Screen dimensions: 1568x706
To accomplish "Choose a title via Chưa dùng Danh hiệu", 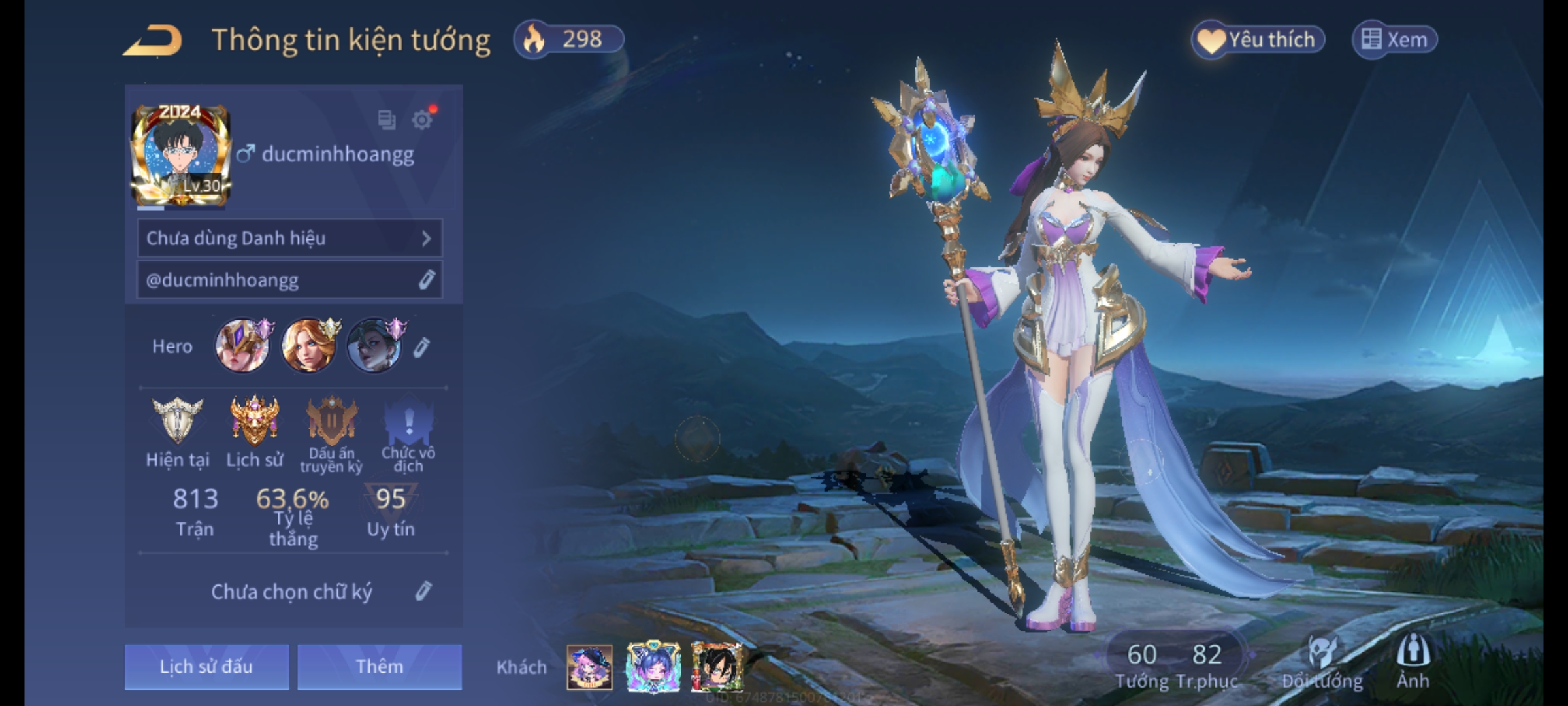I will (289, 238).
